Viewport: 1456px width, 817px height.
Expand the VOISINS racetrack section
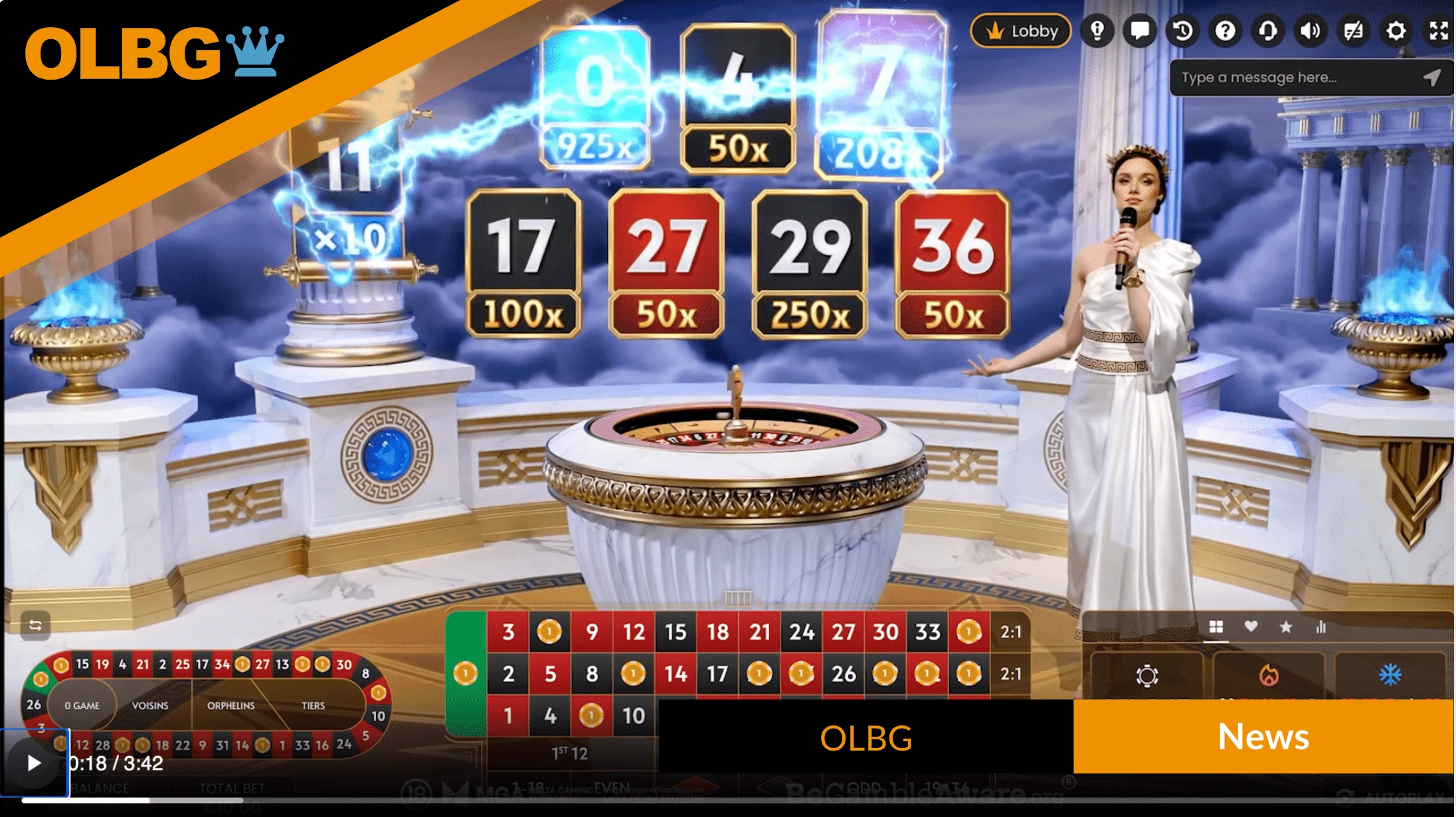tap(151, 706)
